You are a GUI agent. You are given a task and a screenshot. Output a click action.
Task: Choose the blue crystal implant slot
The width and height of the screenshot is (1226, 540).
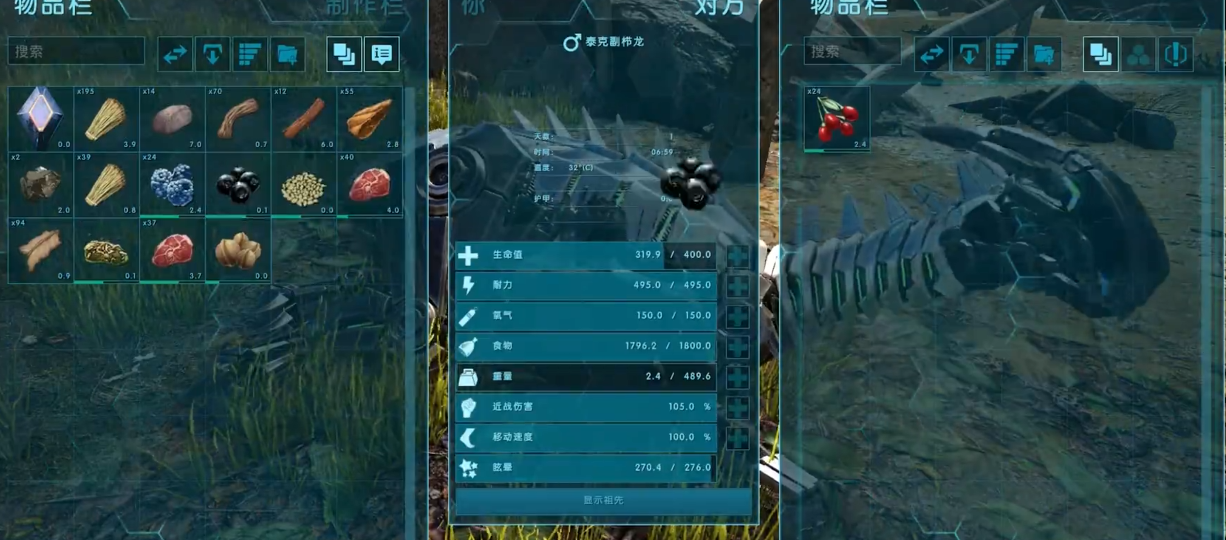click(x=41, y=118)
